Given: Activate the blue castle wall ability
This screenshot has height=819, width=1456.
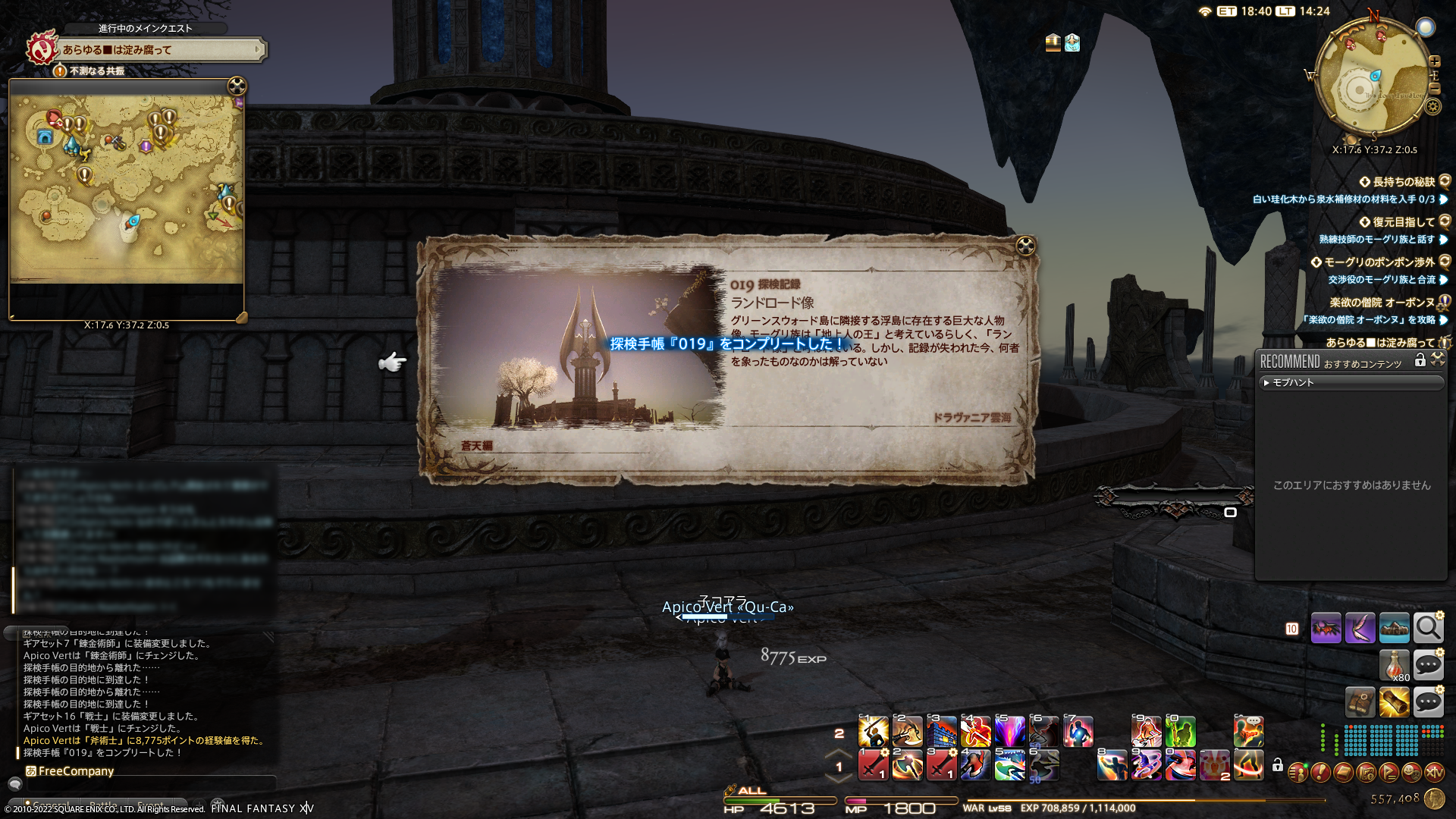Looking at the screenshot, I should click(x=941, y=732).
